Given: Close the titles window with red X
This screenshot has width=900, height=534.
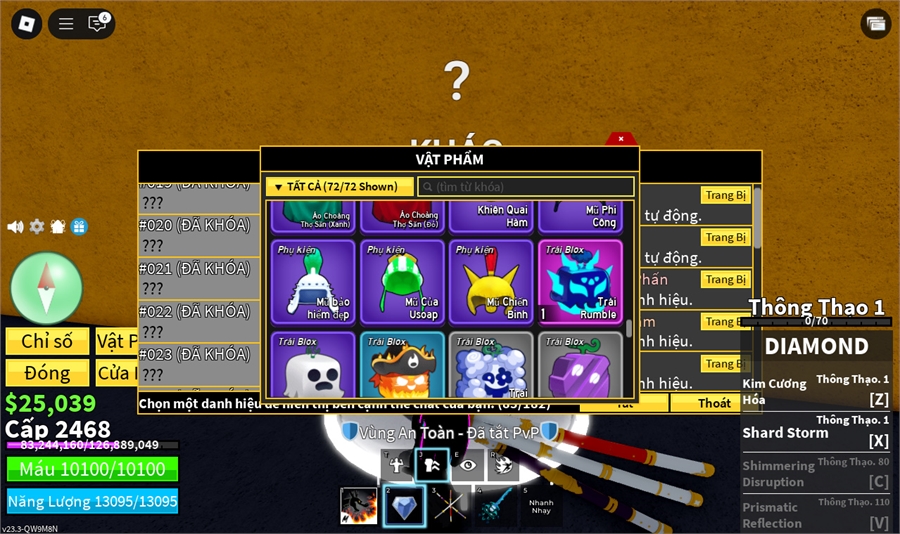Looking at the screenshot, I should [x=621, y=139].
